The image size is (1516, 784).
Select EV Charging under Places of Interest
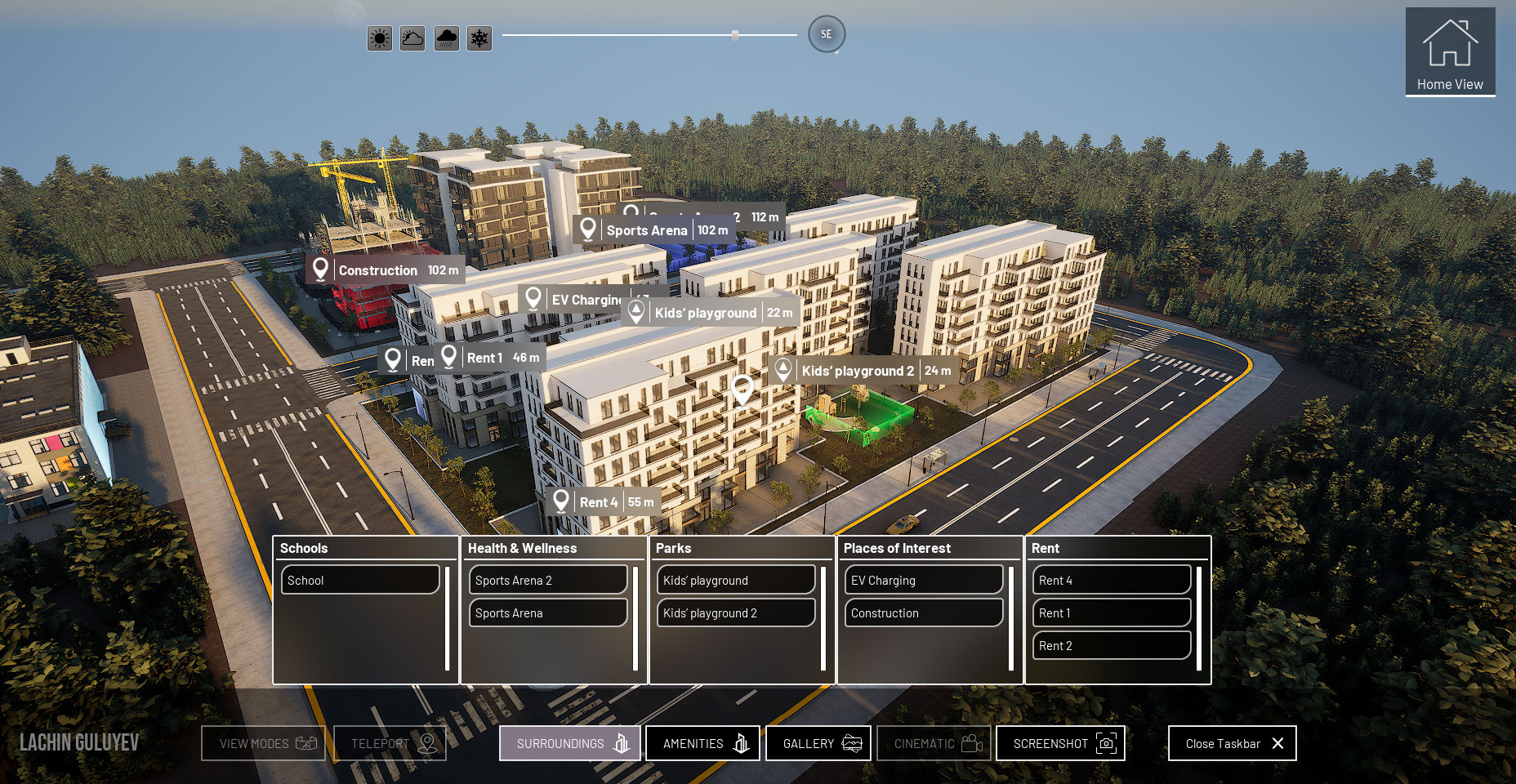923,580
